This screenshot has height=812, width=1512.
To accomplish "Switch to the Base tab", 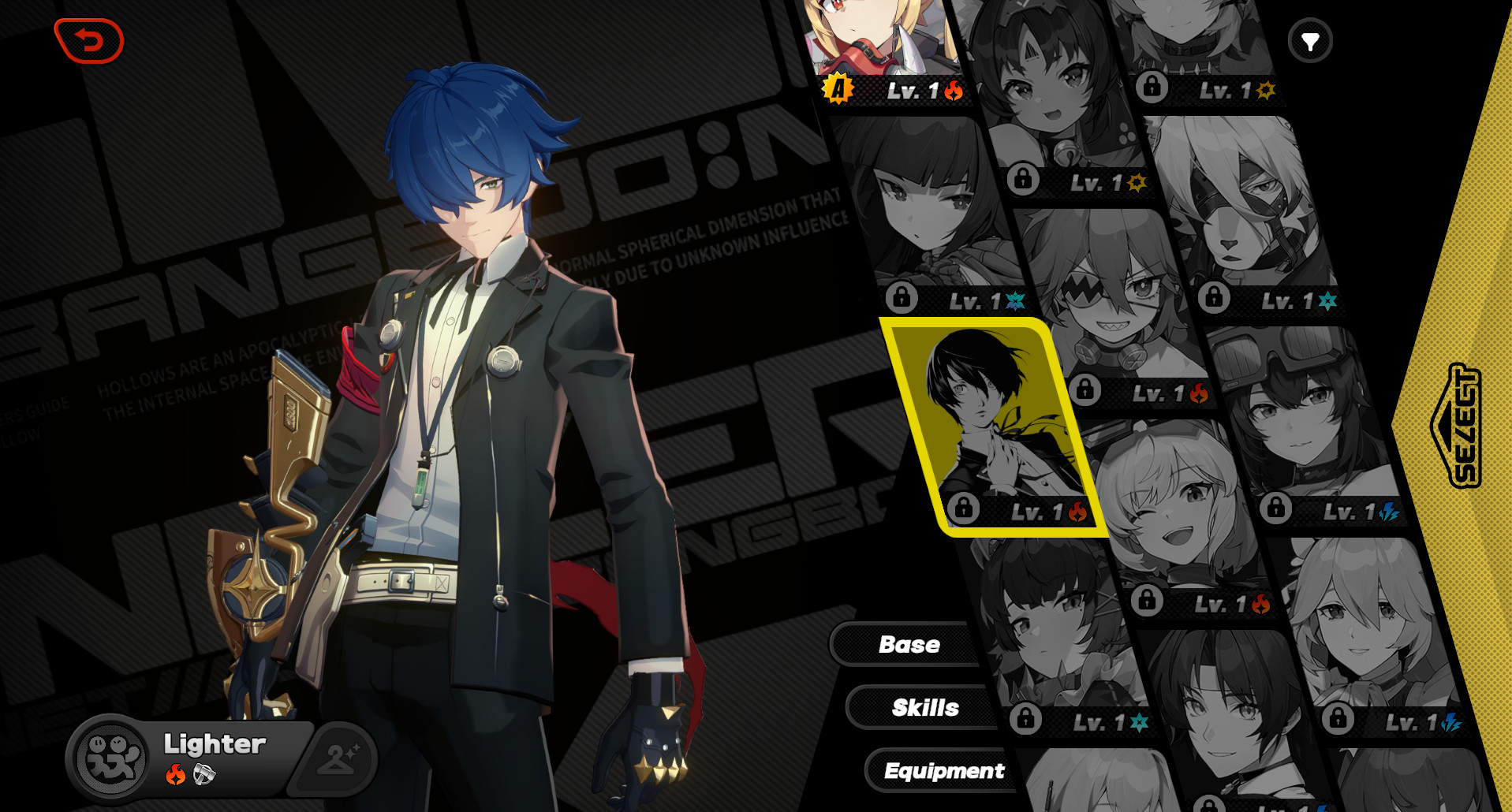I will point(909,644).
